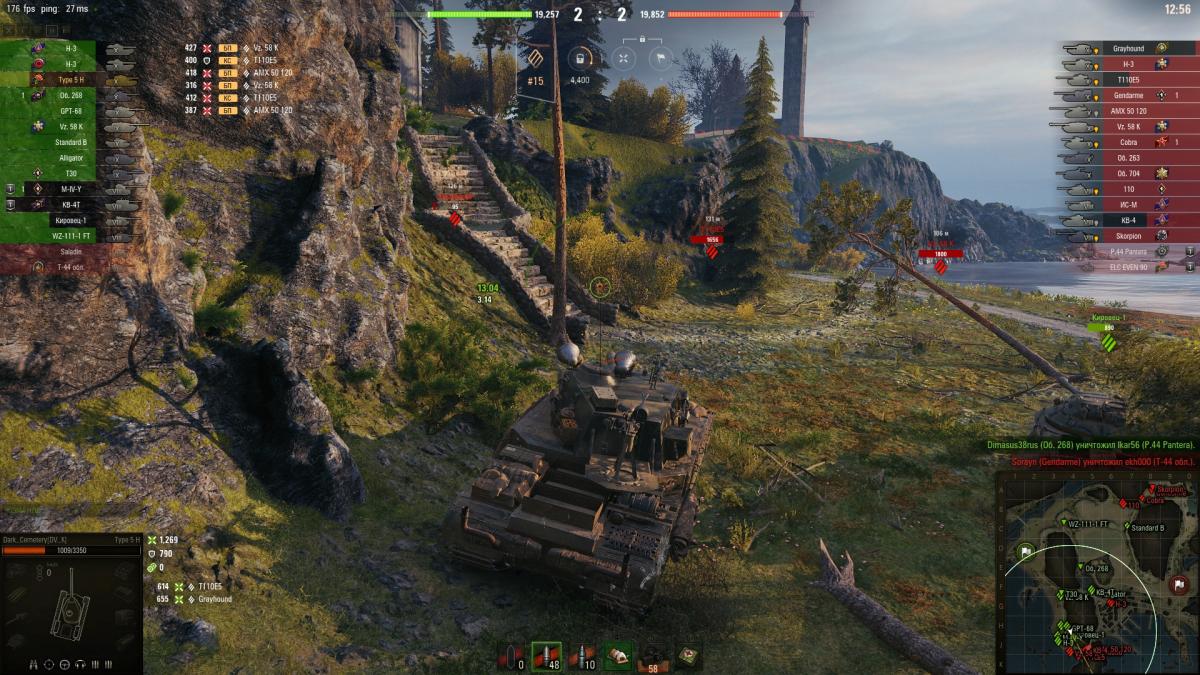Pick the Alligator row in the allied list
The image size is (1200, 675).
71,158
